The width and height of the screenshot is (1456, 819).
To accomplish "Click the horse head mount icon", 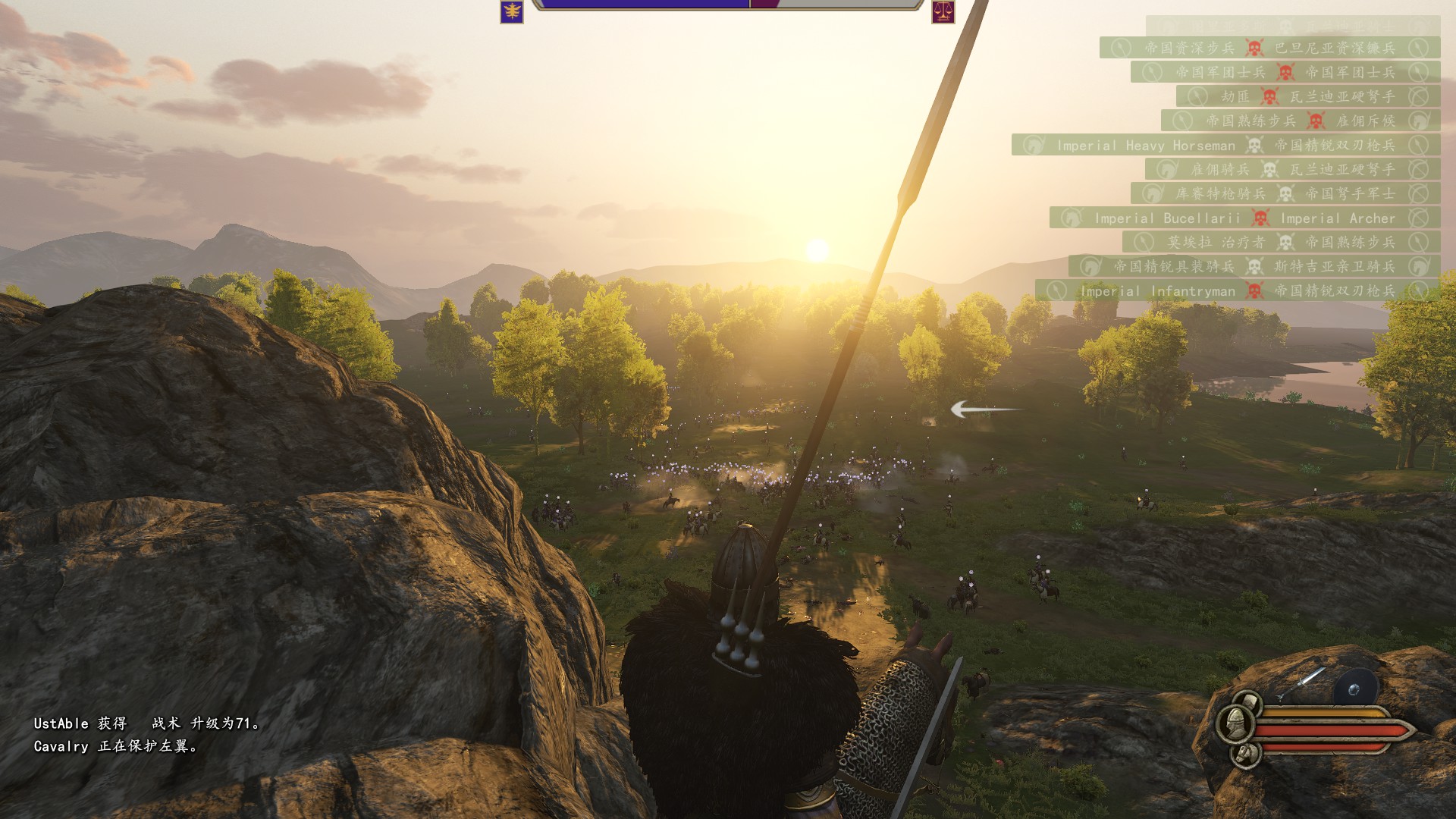I will point(1246,754).
